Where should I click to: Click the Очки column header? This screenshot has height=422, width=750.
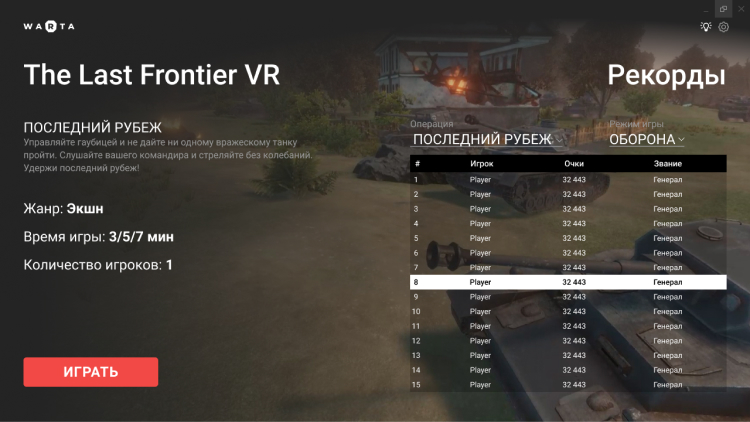(574, 163)
